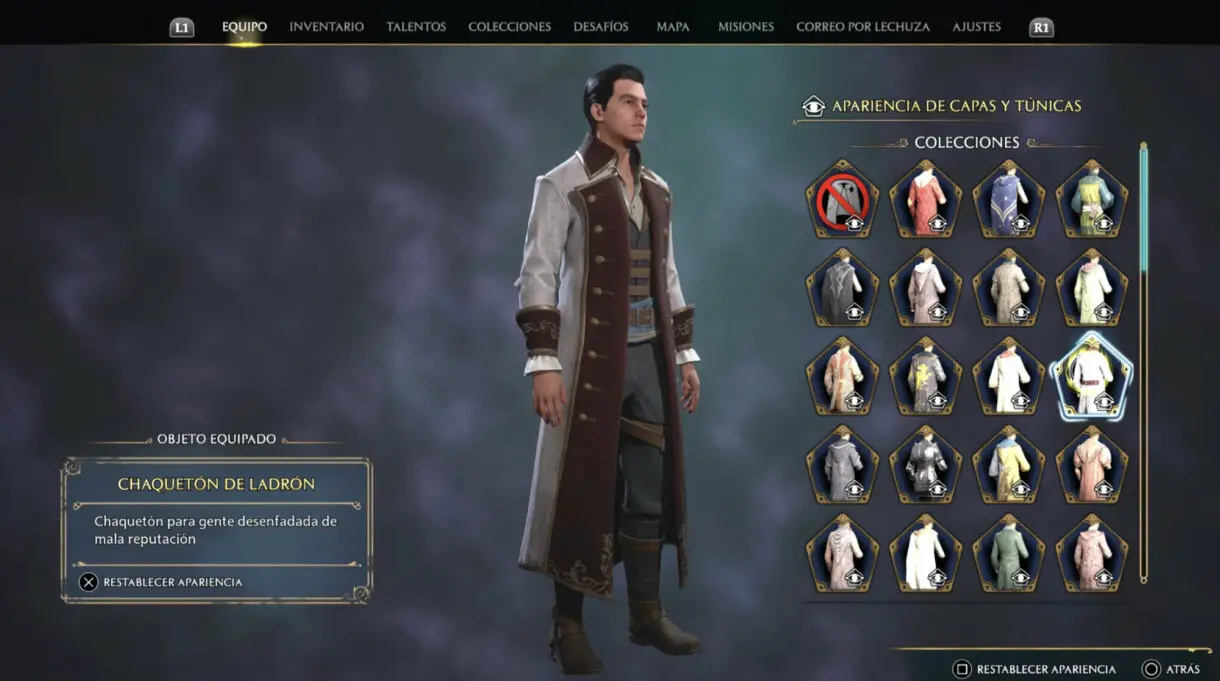
Task: Open the Mapa tab
Action: (x=673, y=27)
